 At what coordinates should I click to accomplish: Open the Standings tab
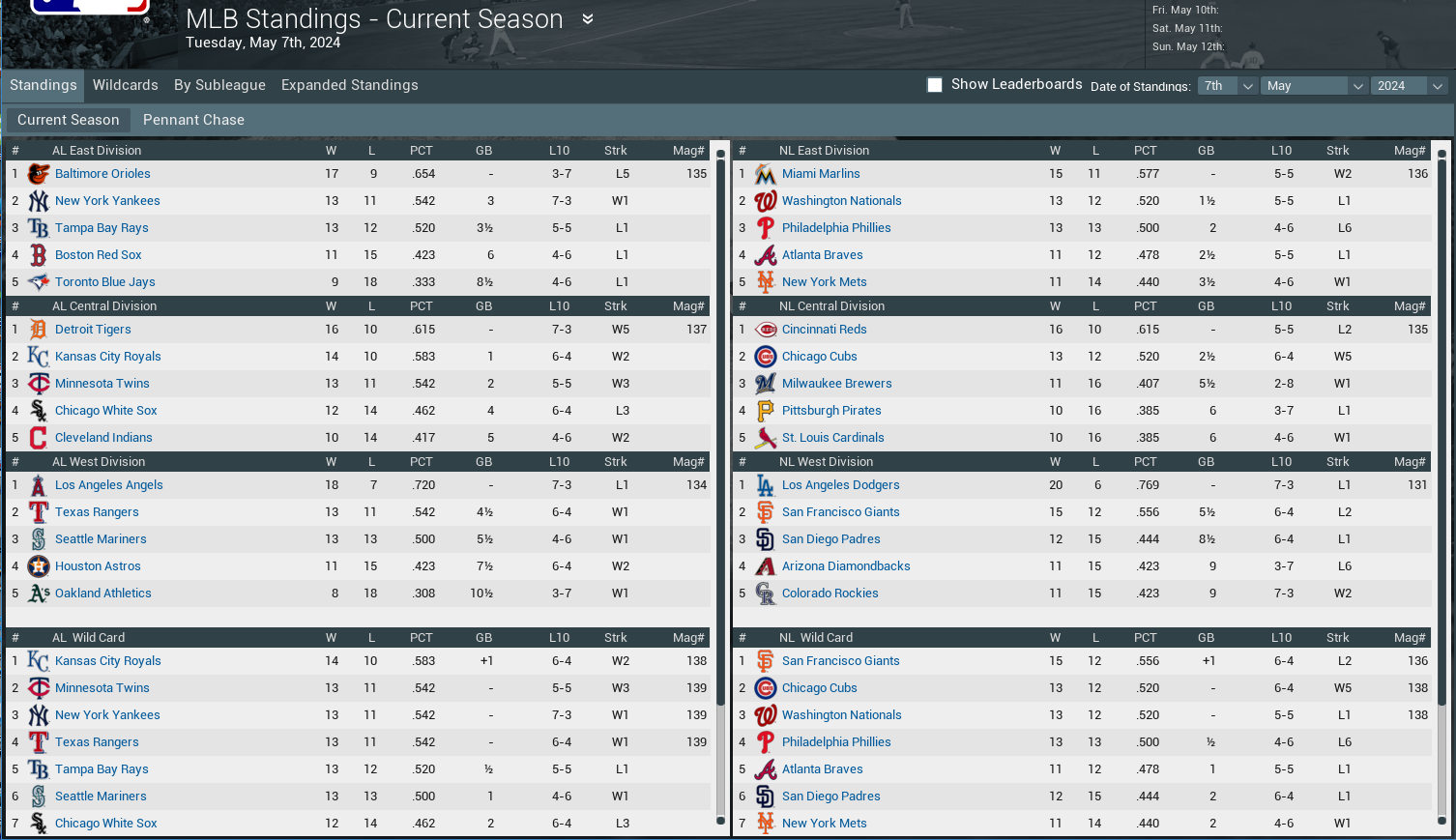43,85
